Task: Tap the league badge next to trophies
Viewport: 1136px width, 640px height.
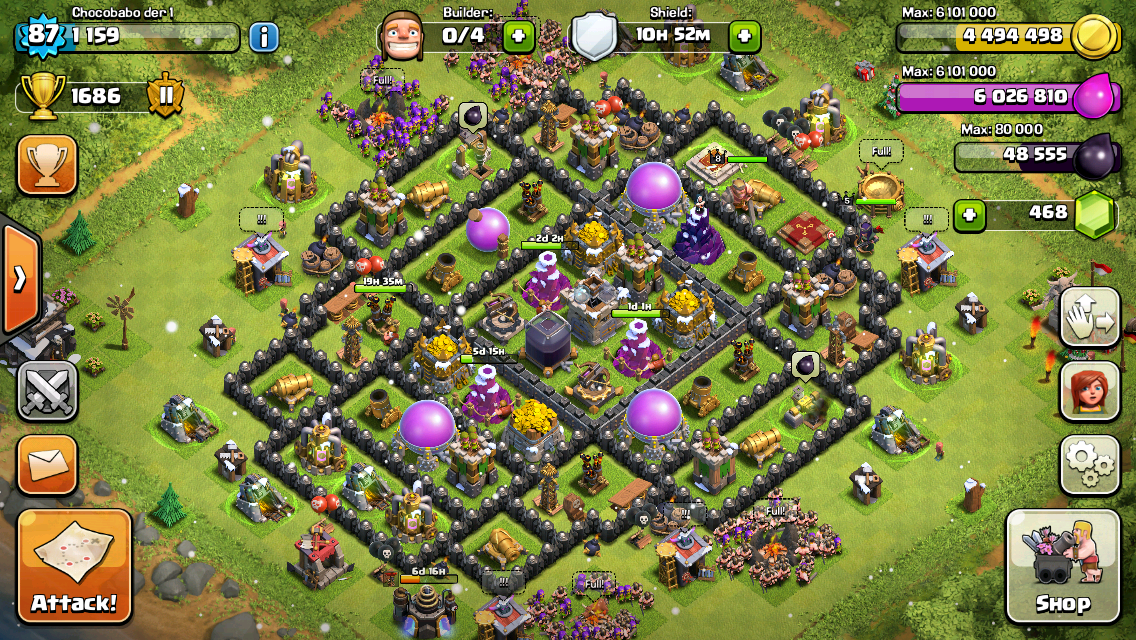Action: [x=165, y=96]
